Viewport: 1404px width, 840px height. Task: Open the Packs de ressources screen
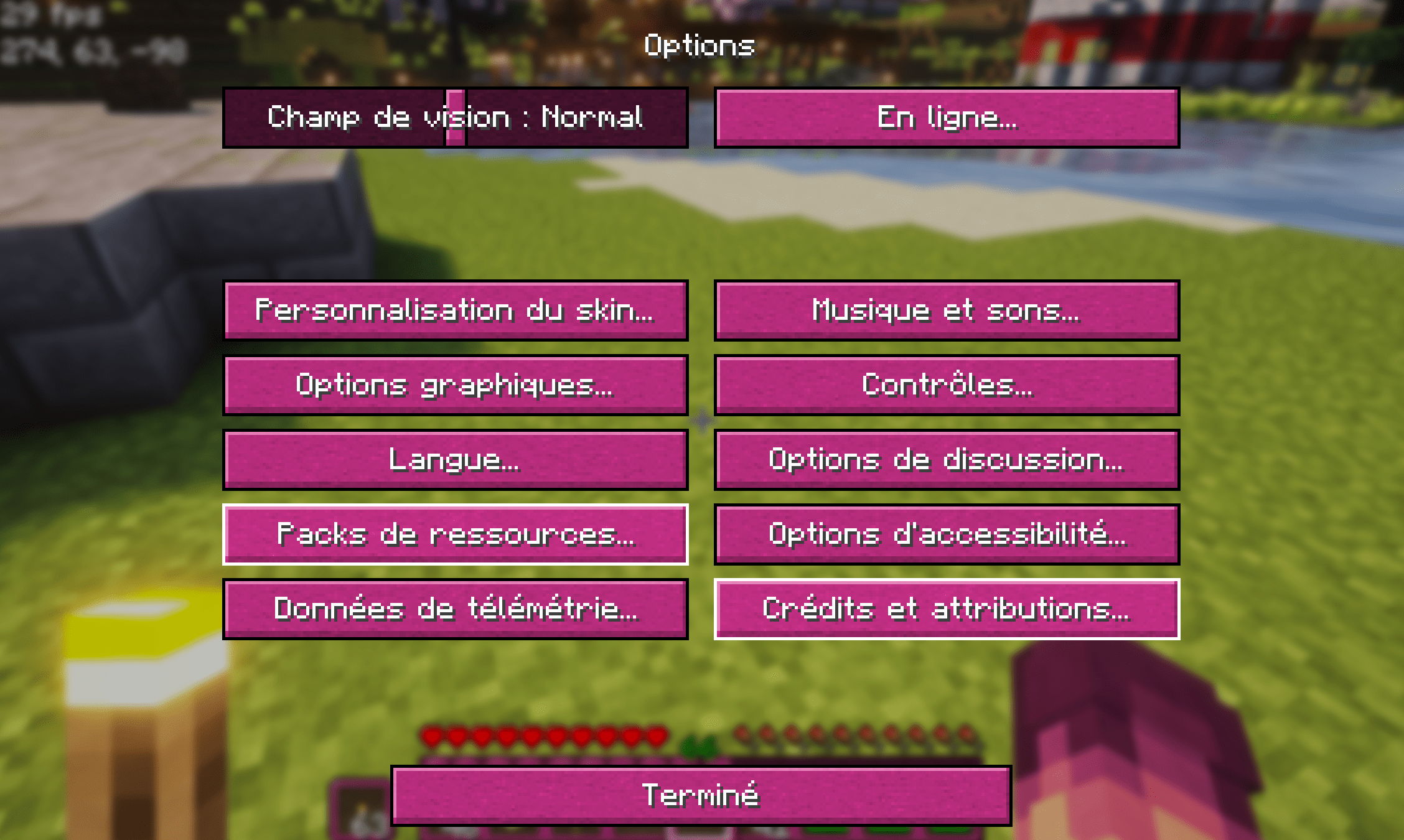[455, 535]
